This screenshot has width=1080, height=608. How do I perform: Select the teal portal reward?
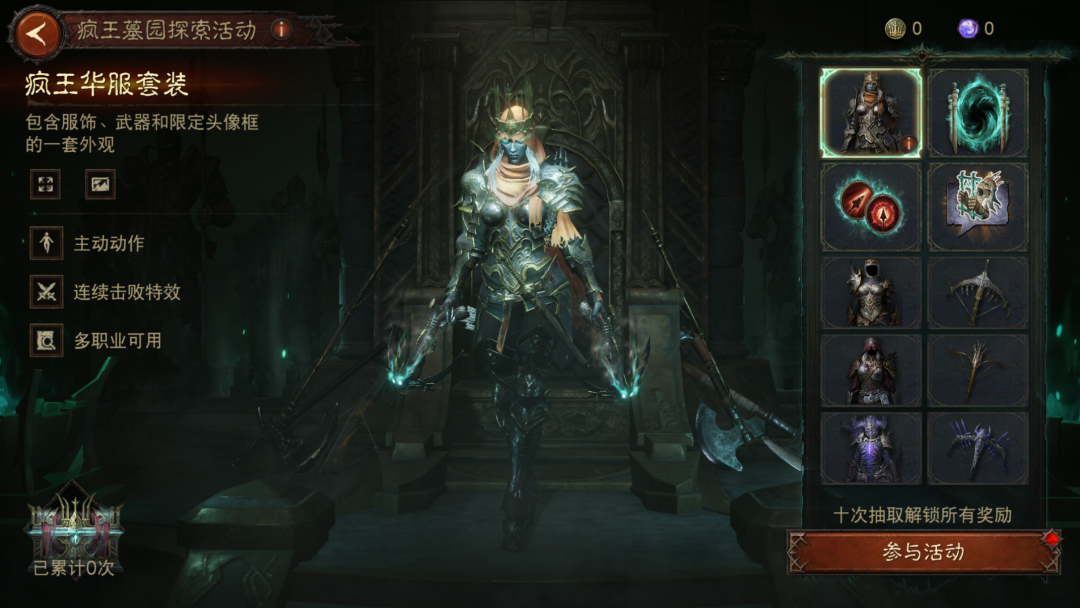[977, 113]
